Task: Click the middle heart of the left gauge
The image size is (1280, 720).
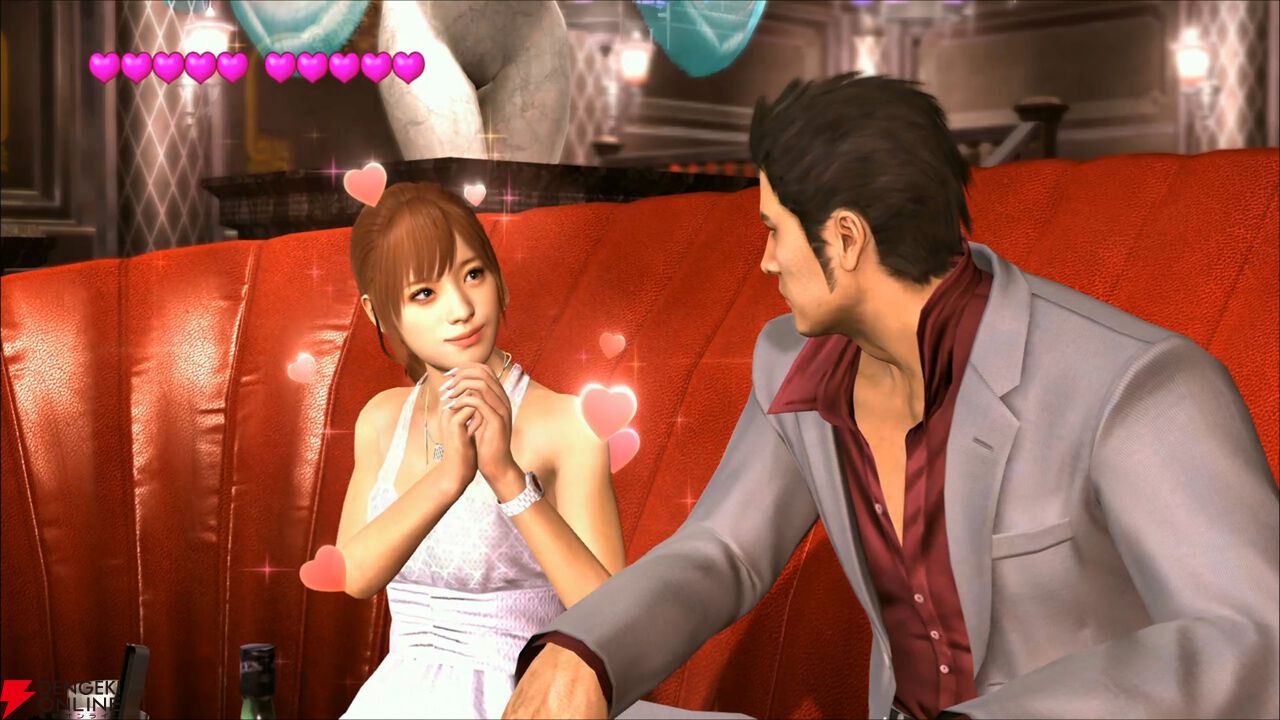Action: [x=170, y=66]
